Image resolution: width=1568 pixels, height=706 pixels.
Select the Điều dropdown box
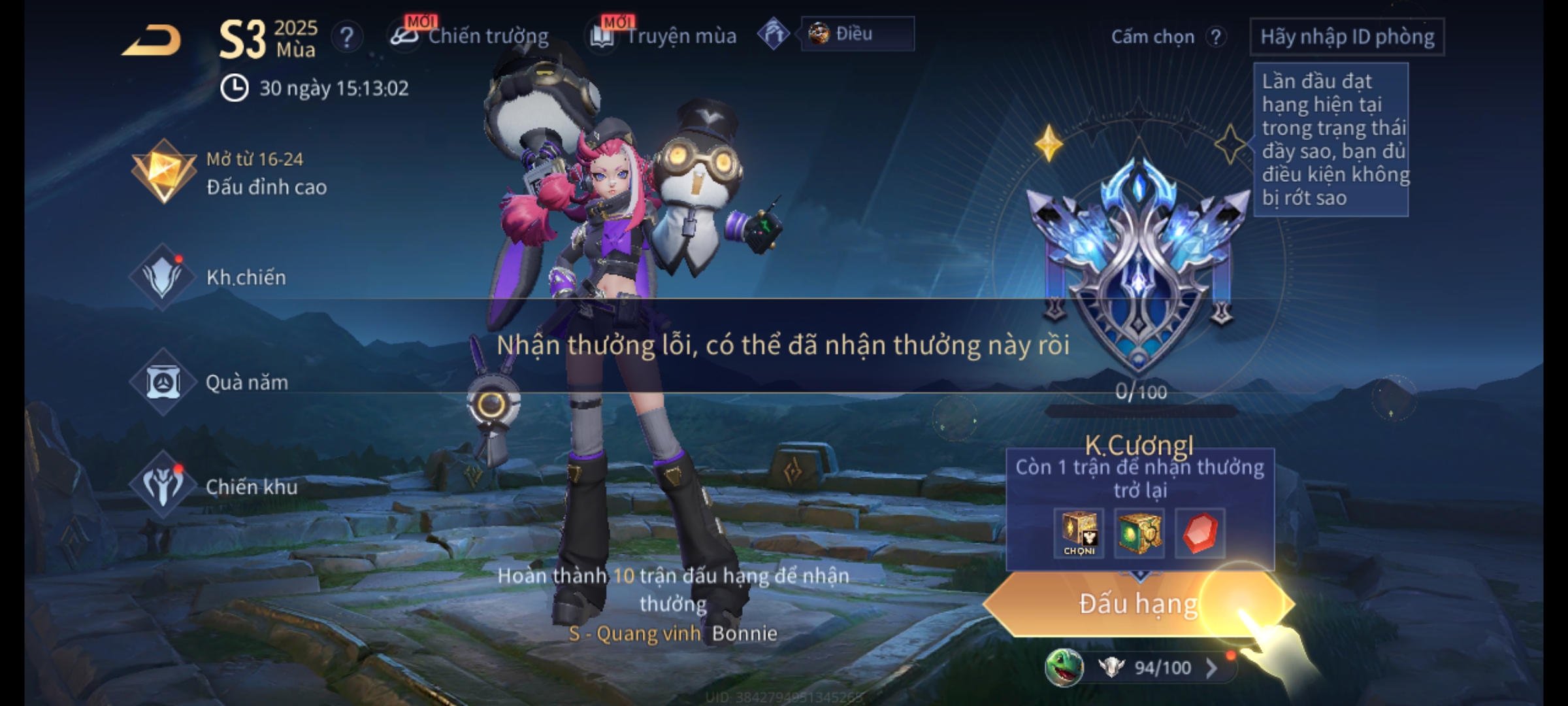(857, 34)
